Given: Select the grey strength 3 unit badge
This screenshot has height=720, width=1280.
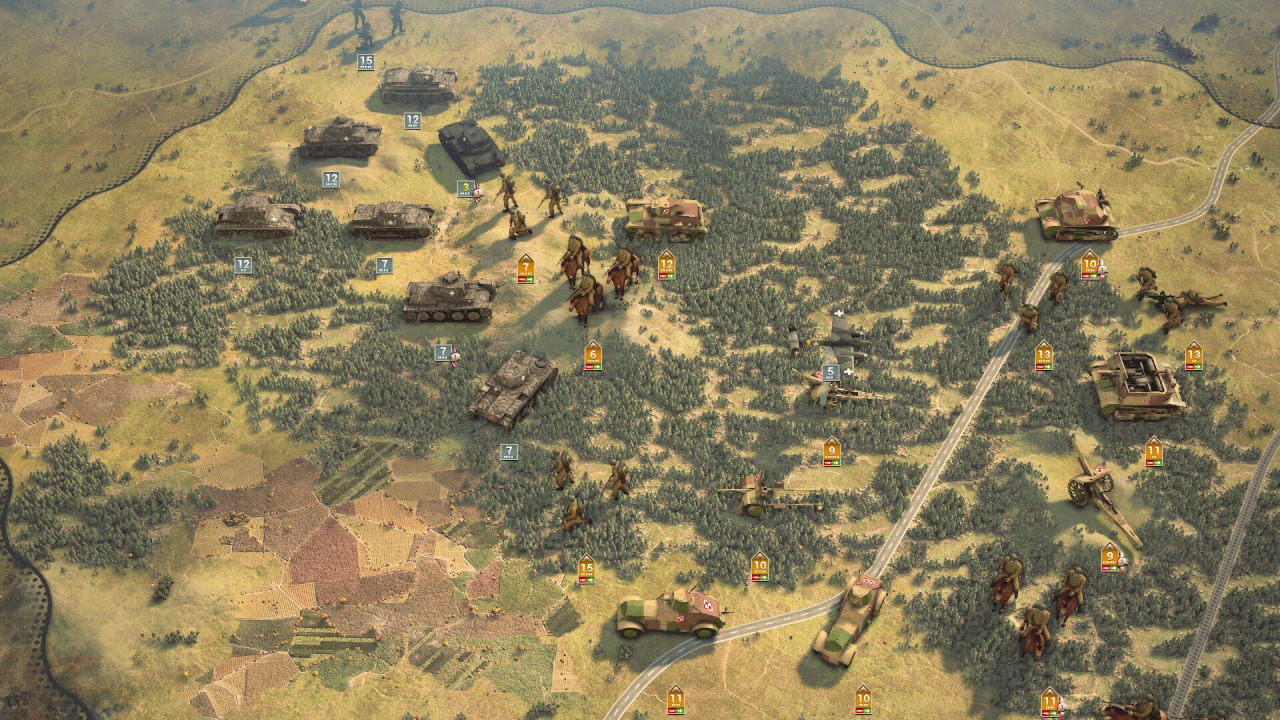Looking at the screenshot, I should [x=466, y=188].
